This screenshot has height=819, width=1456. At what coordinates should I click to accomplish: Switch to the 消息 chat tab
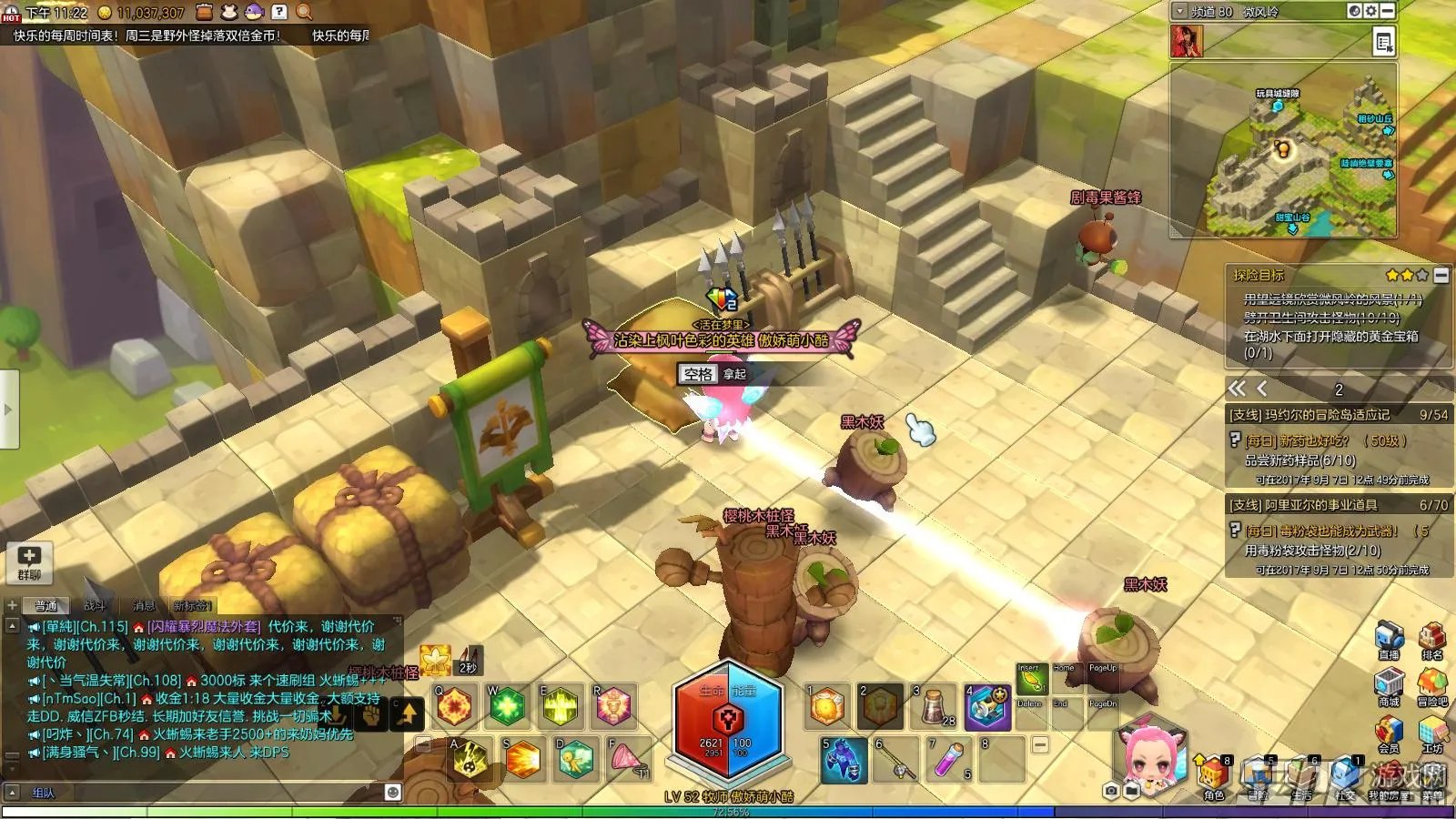(x=144, y=605)
